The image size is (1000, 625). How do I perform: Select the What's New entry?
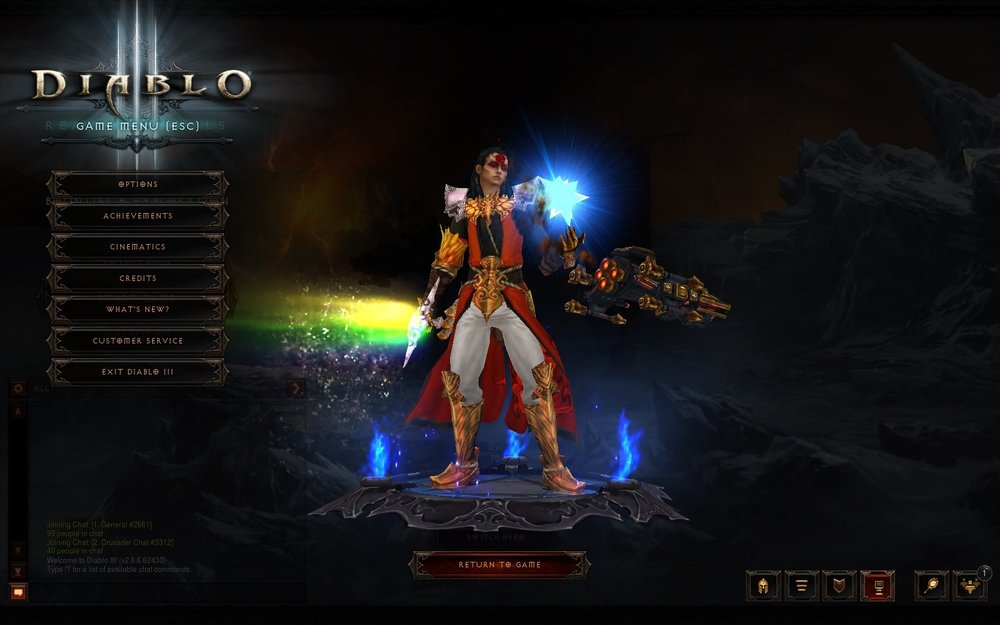(138, 310)
